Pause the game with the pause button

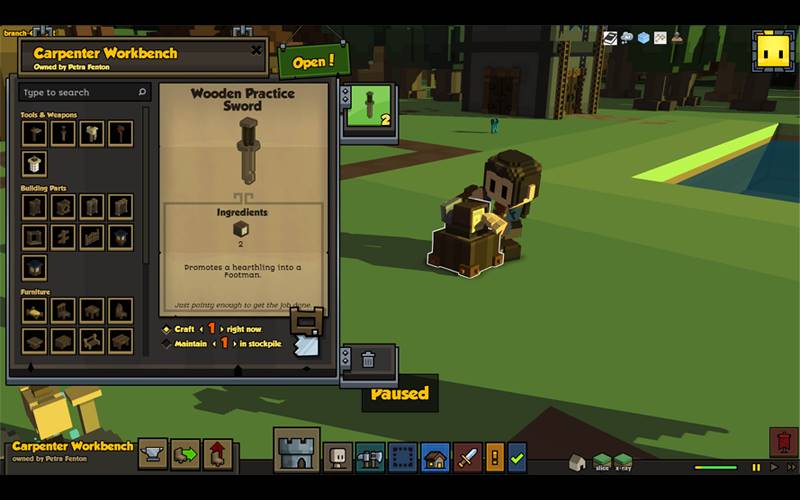[756, 467]
